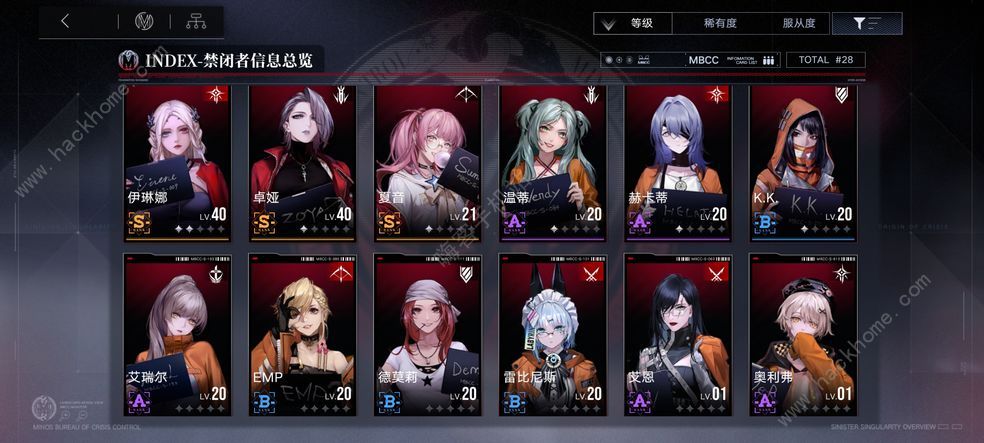Open the filter funnel button

coord(866,23)
